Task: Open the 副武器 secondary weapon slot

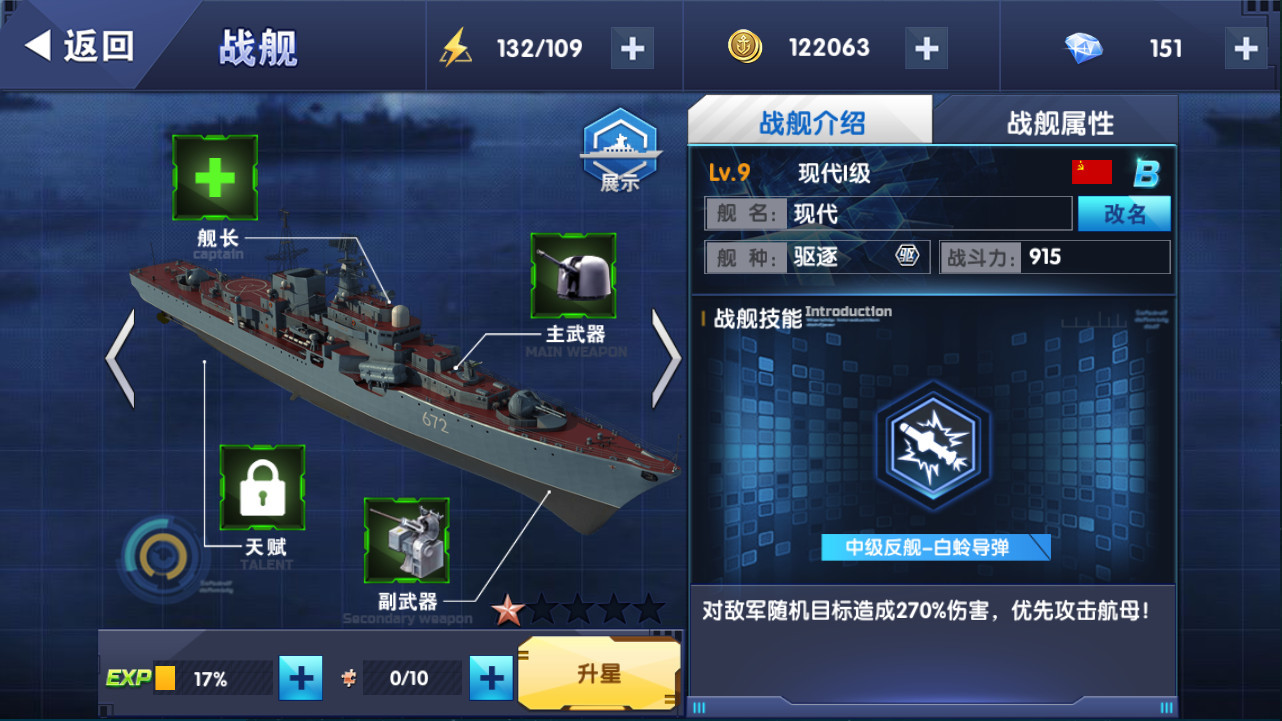Action: pyautogui.click(x=406, y=540)
